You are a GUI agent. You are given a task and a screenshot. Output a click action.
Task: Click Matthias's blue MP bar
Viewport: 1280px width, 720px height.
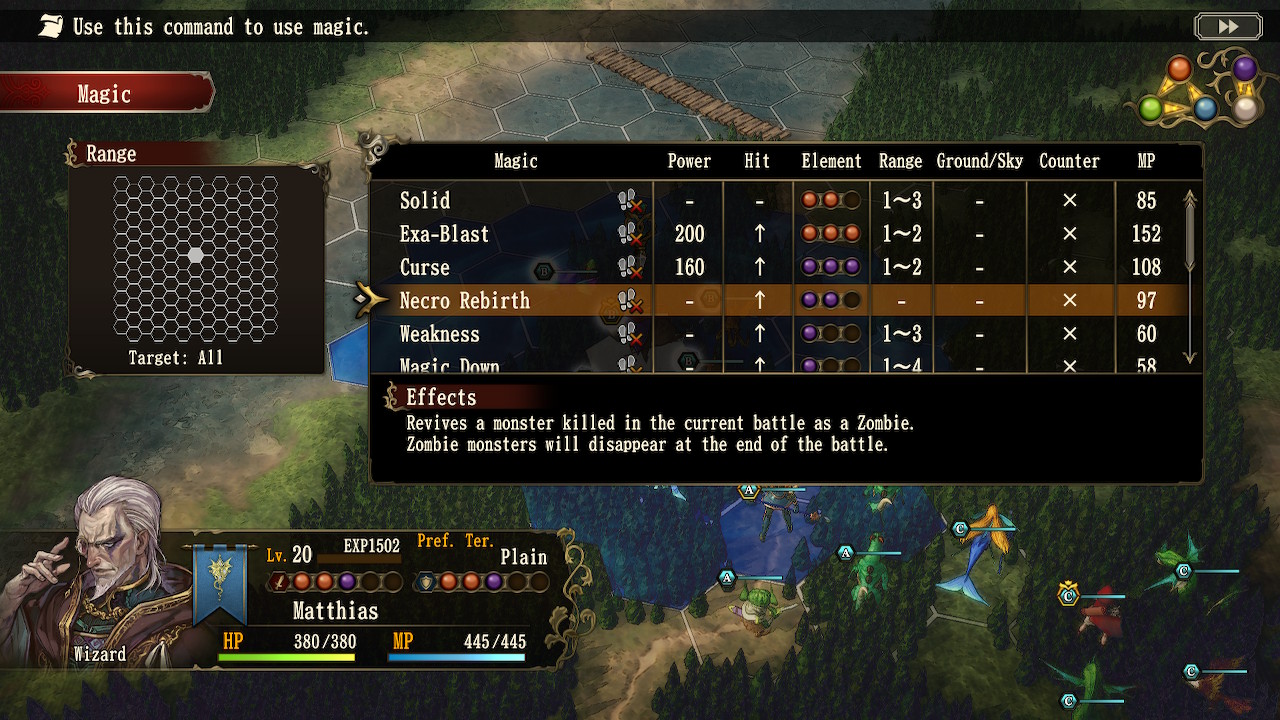(x=455, y=658)
